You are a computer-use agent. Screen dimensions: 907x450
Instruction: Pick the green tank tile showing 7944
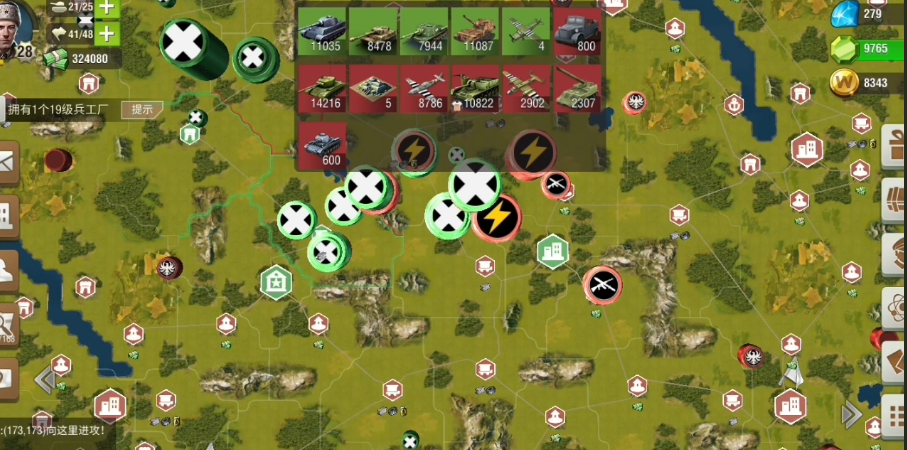pyautogui.click(x=424, y=31)
